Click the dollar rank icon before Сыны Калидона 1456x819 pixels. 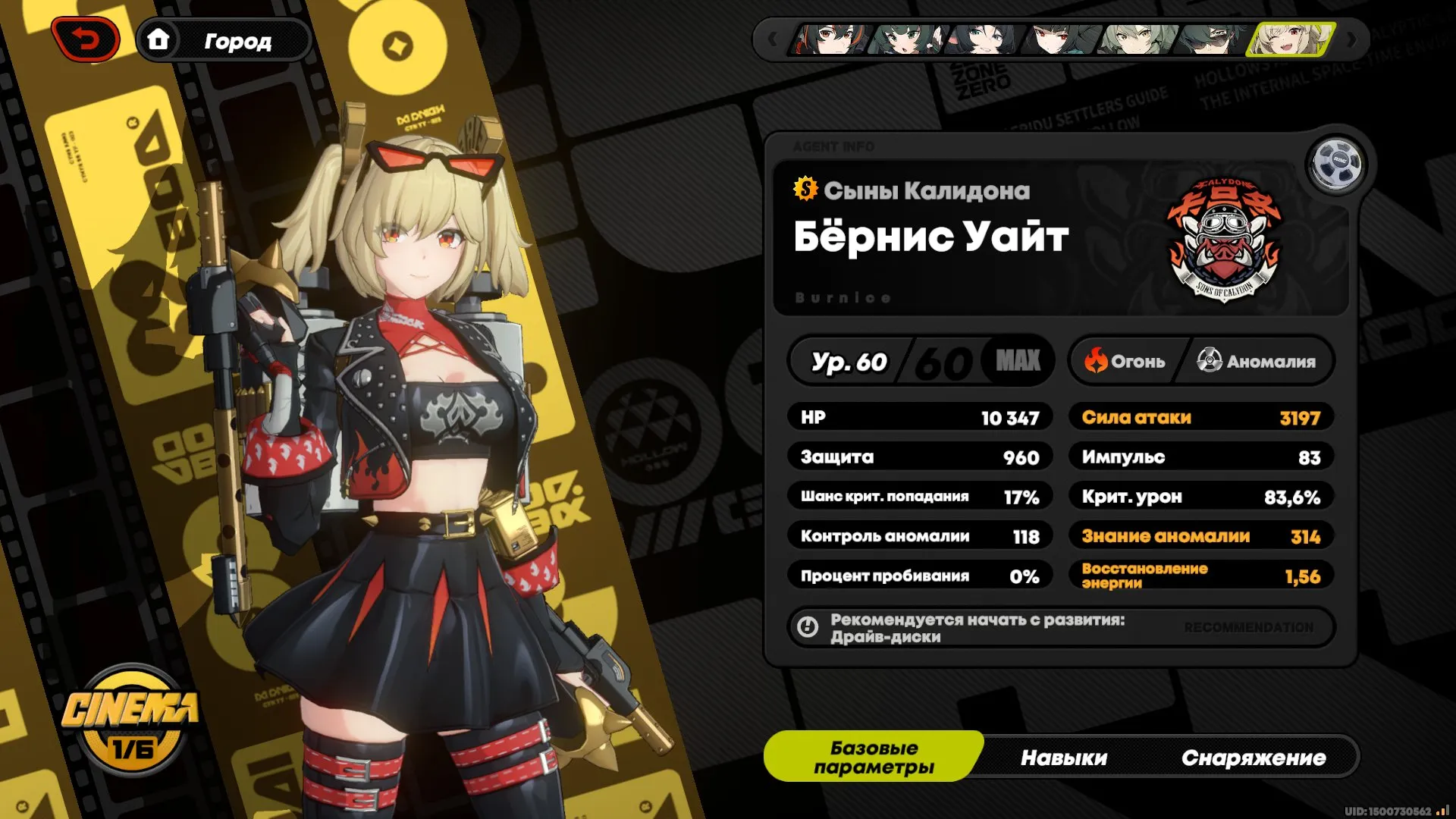pos(805,190)
